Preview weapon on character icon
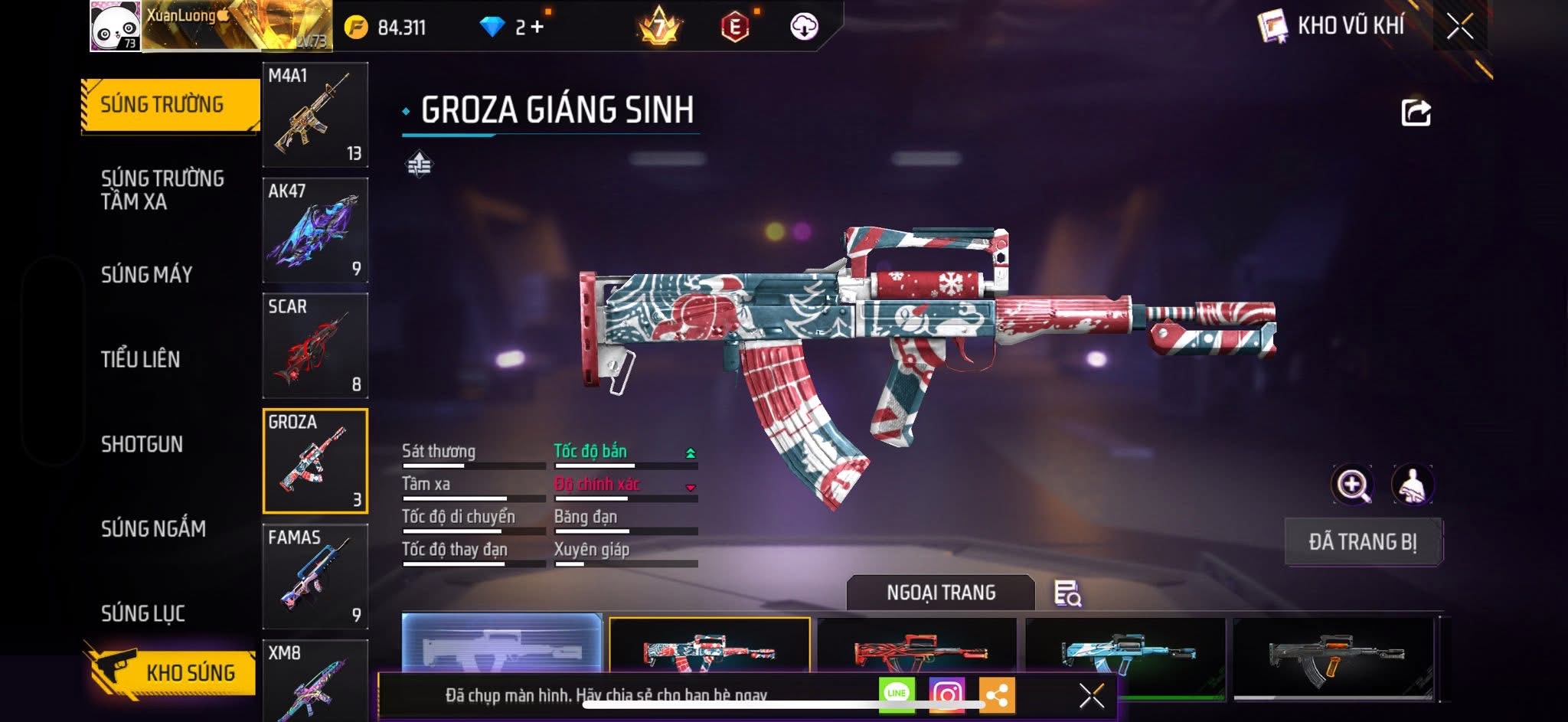 1412,485
